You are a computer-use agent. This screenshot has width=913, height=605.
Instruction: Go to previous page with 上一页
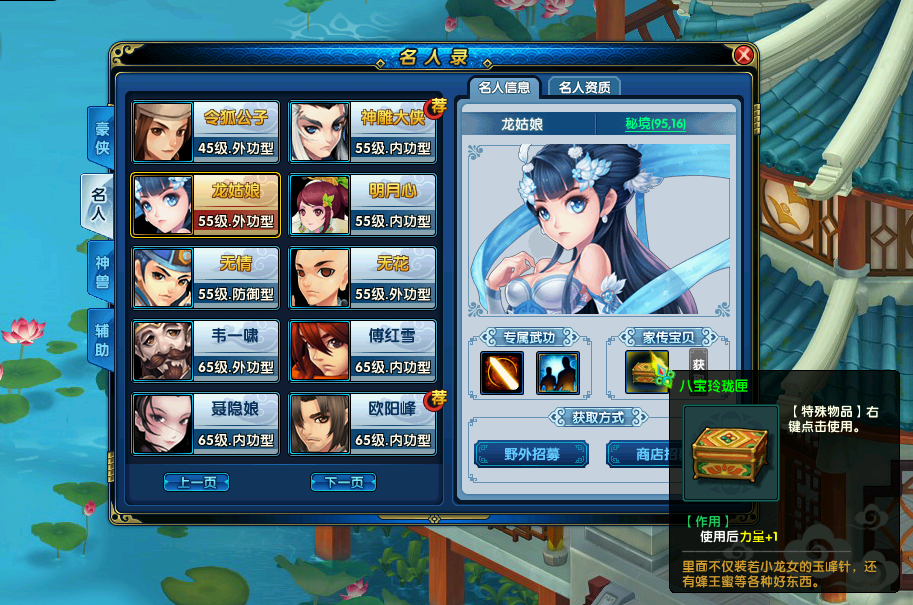pos(197,483)
